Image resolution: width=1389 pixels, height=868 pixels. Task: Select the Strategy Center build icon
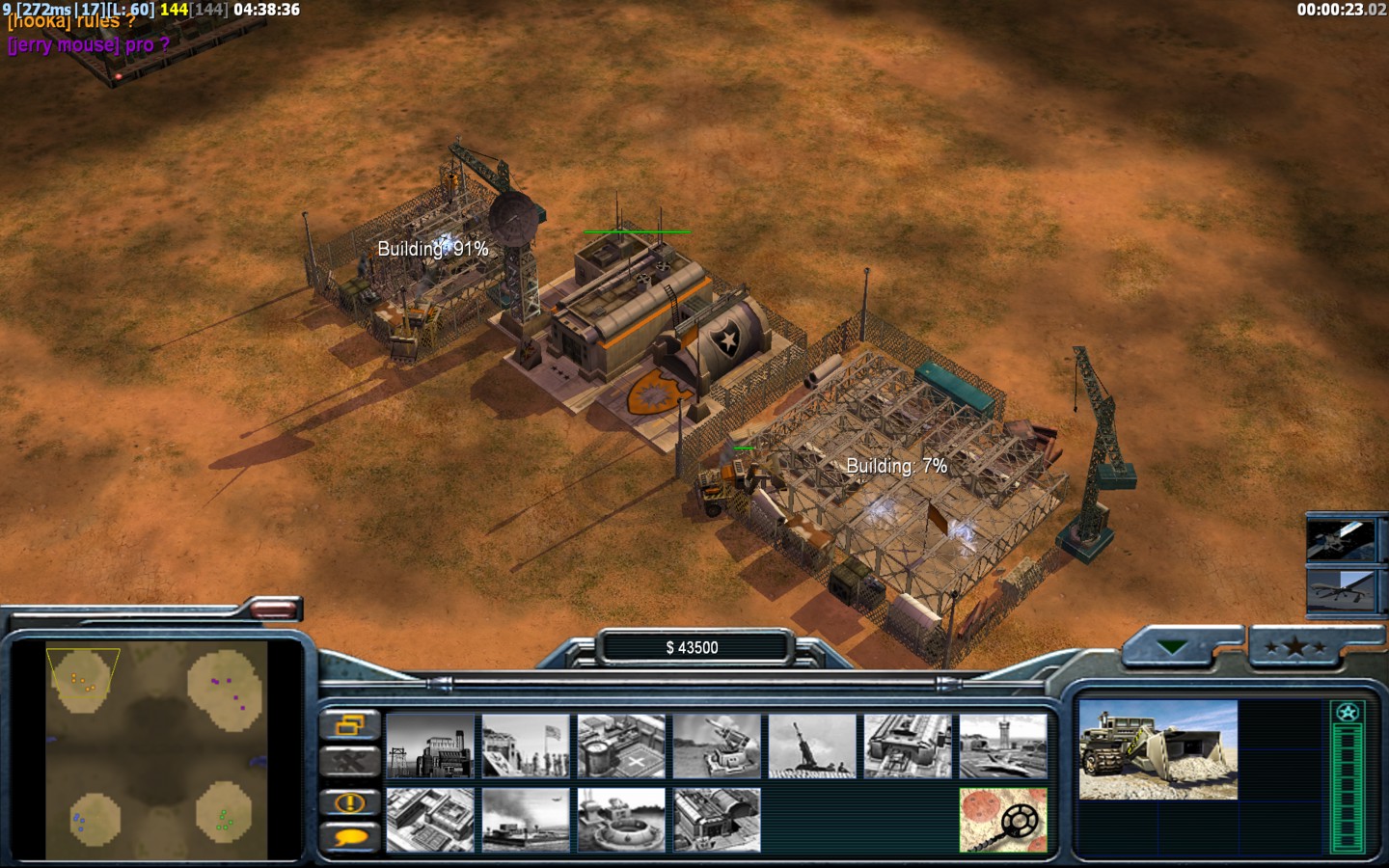[430, 820]
